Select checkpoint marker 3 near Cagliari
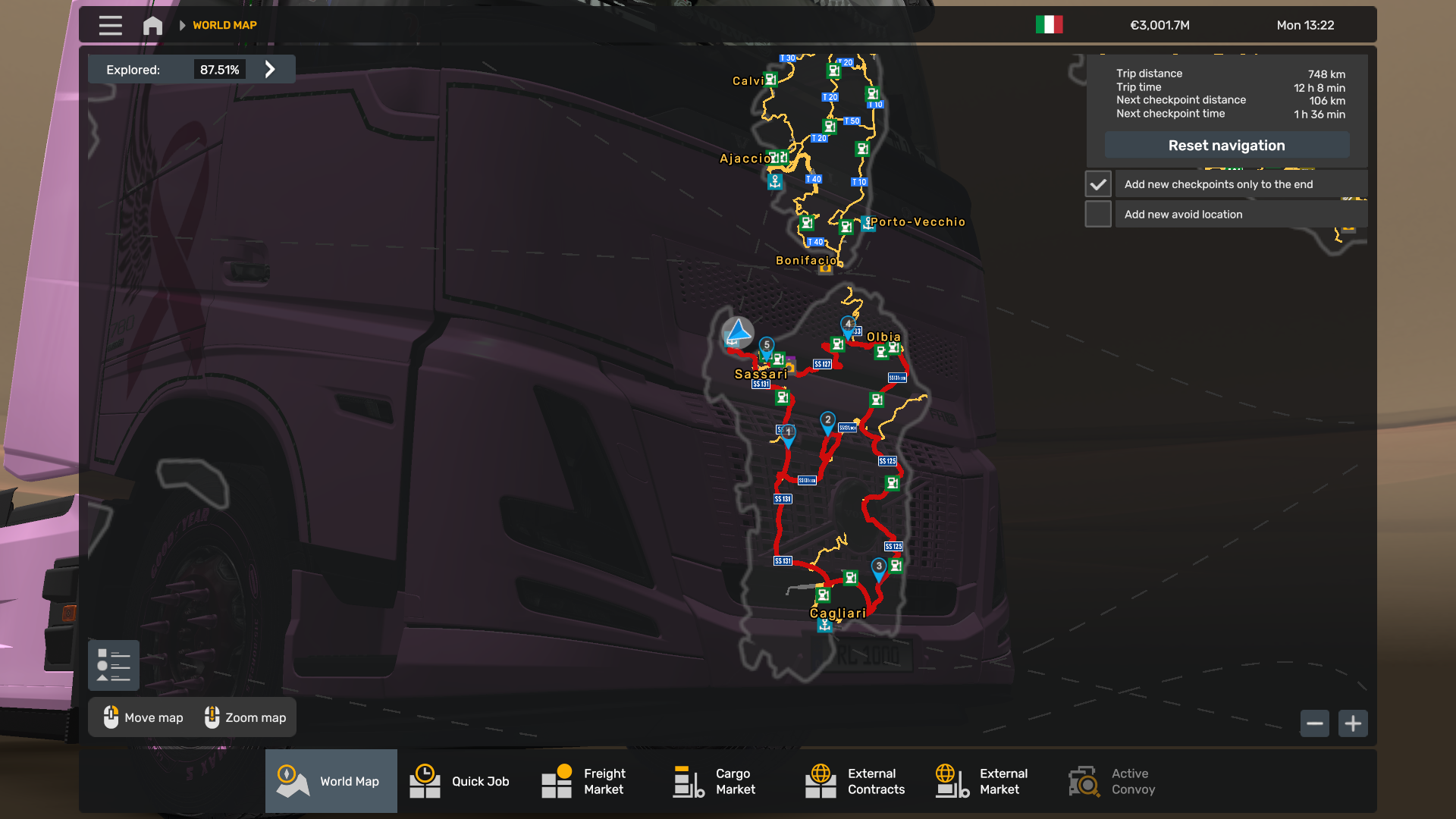Screen dimensions: 1456x819 click(878, 568)
